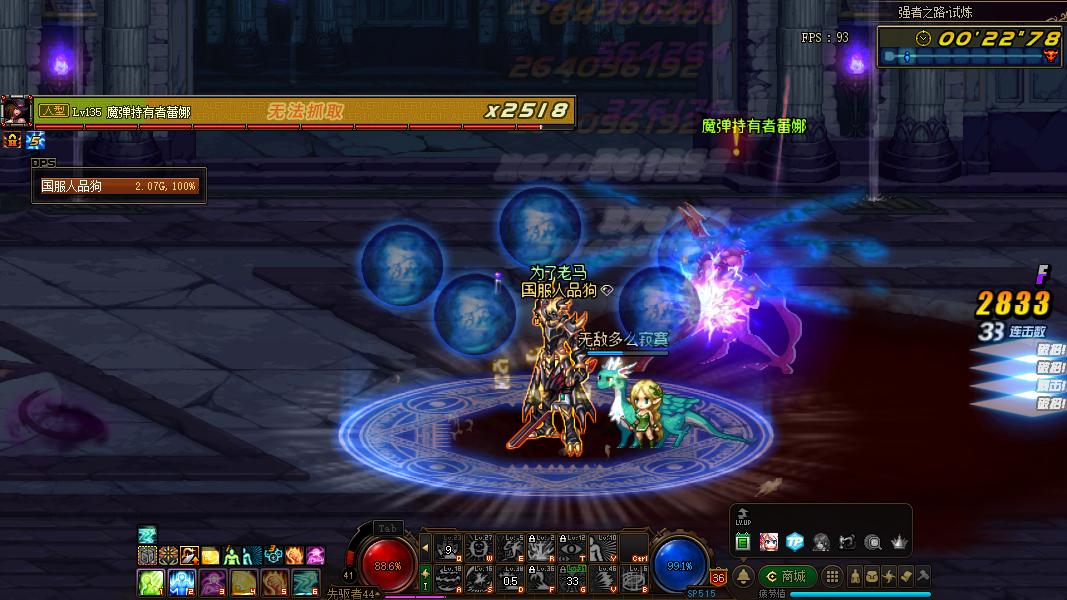This screenshot has width=1067, height=600.
Task: Click the flame fist buff icon
Action: [x=295, y=555]
